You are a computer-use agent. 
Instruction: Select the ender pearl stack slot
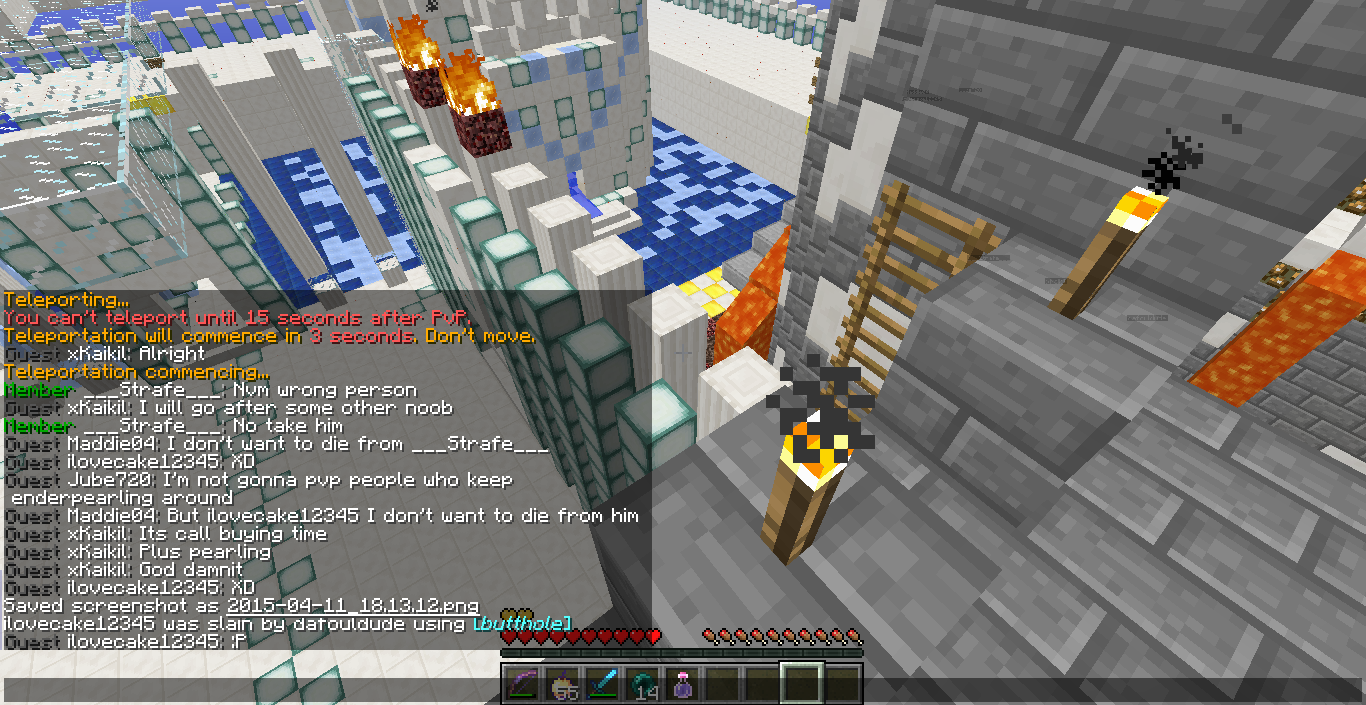click(641, 684)
